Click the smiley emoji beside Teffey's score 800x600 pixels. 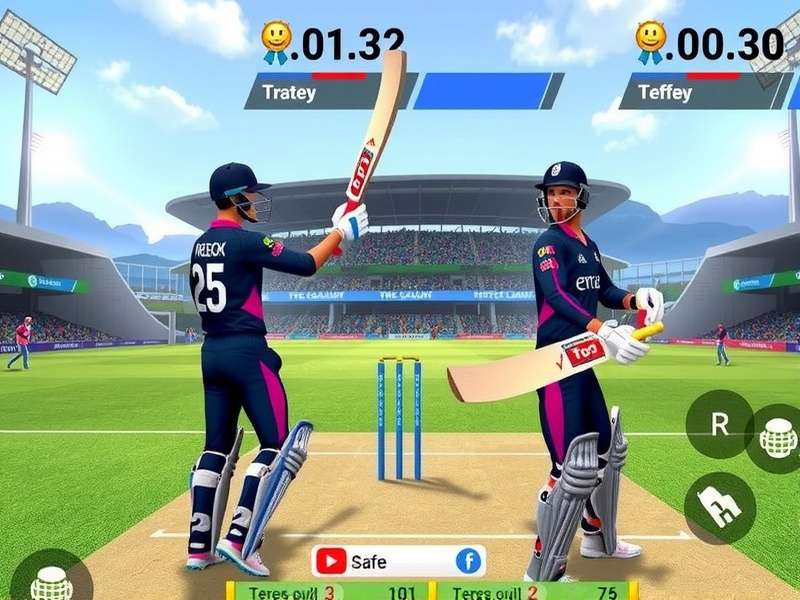click(x=650, y=42)
